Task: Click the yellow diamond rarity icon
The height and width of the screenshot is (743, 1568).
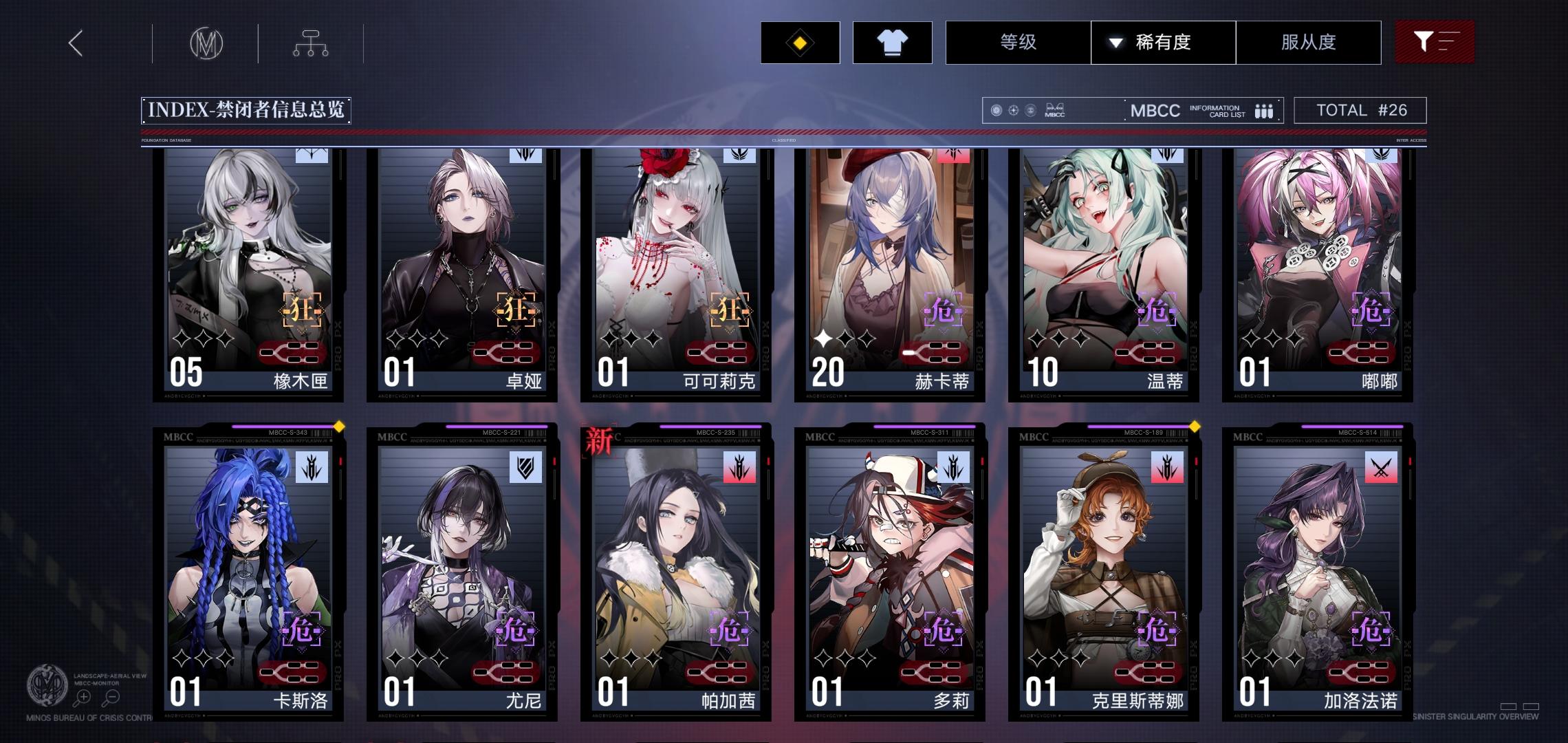Action: [800, 42]
